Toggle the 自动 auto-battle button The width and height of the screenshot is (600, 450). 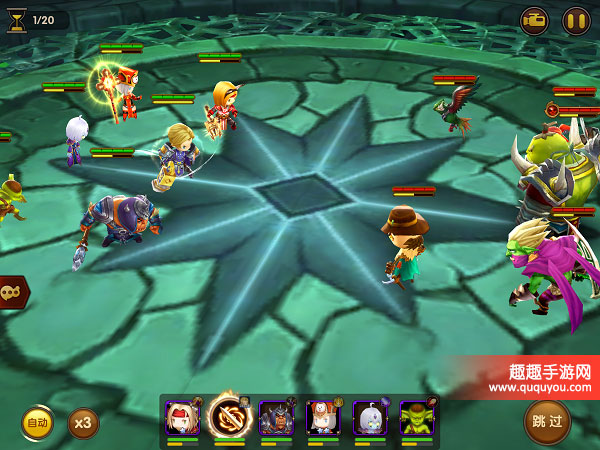pos(37,423)
